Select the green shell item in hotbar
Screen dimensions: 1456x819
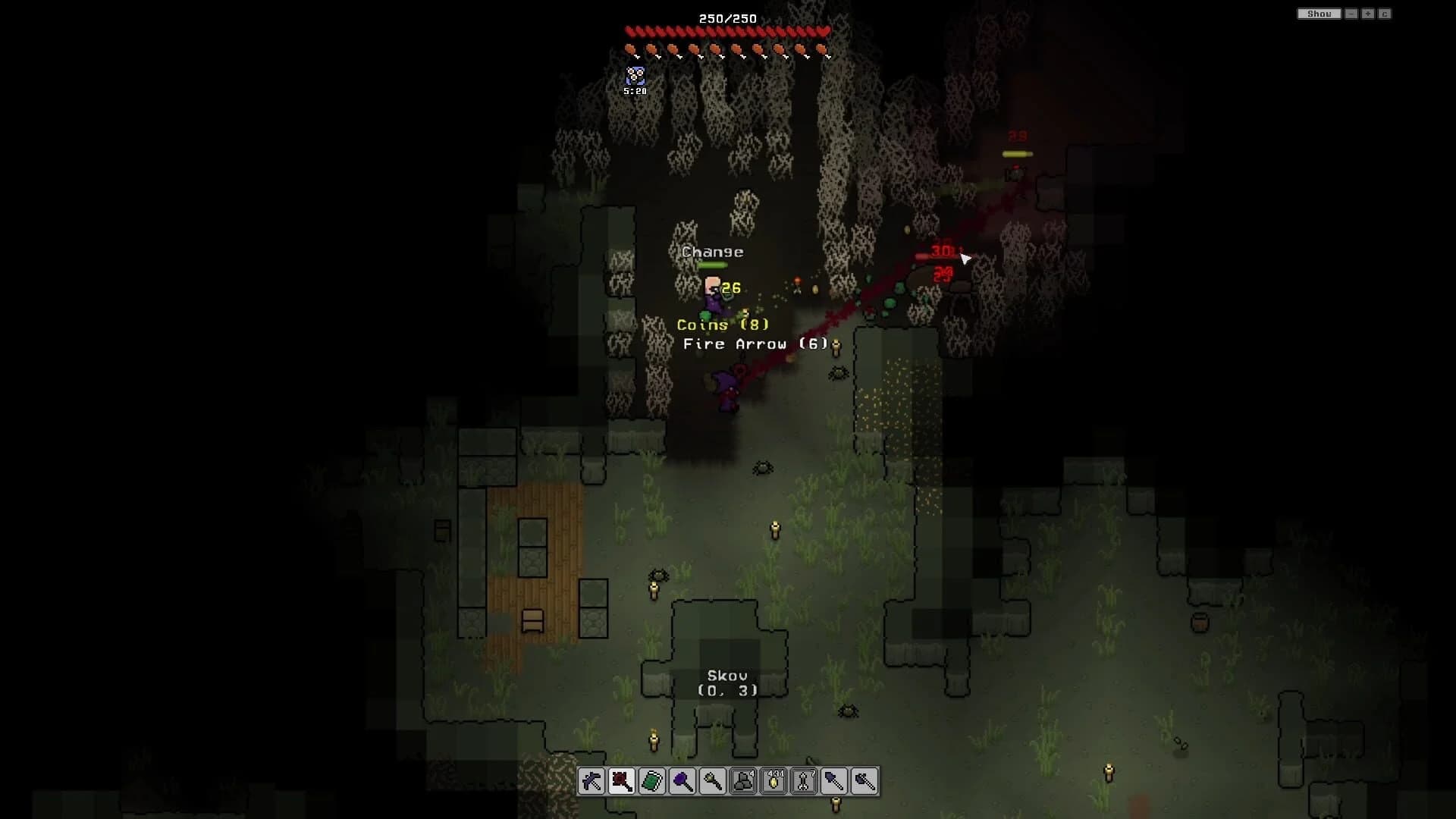click(x=654, y=781)
